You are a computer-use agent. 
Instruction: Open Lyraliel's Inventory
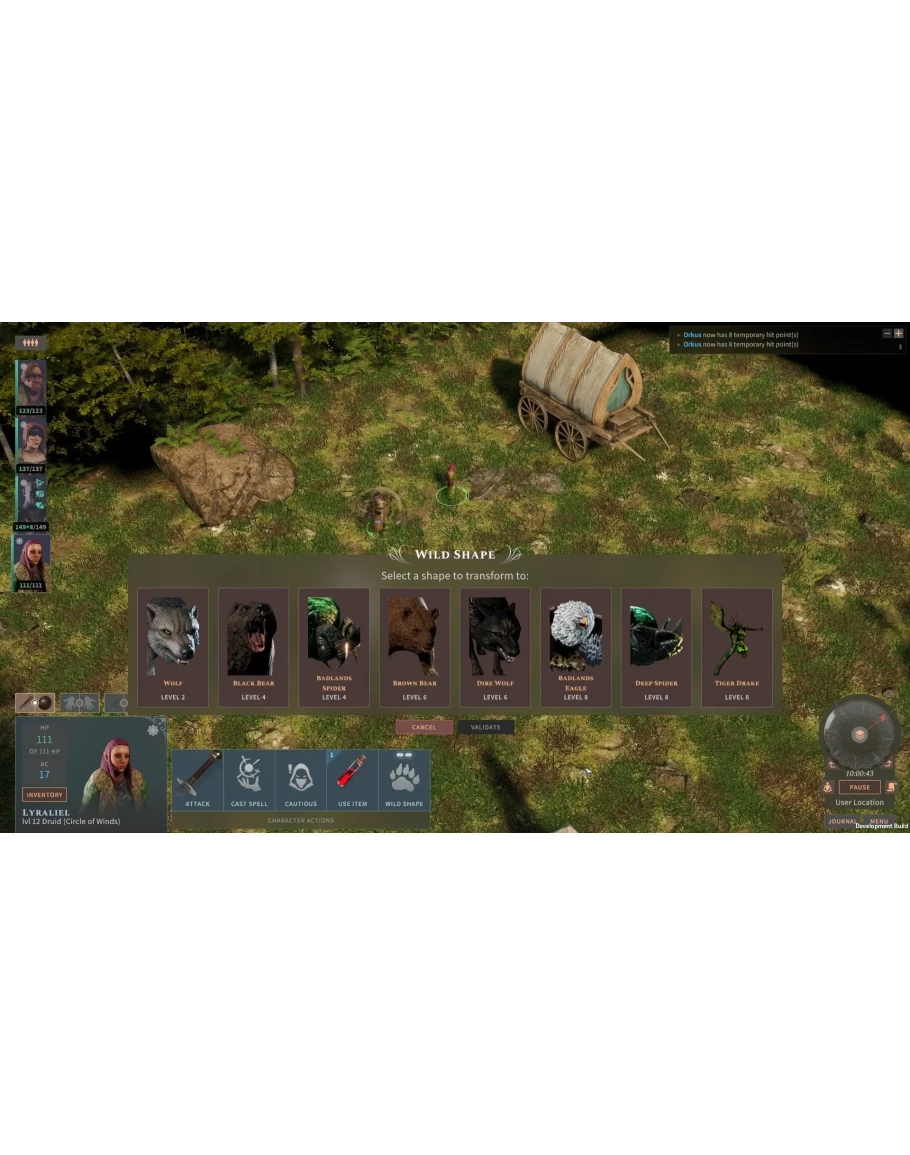click(44, 794)
